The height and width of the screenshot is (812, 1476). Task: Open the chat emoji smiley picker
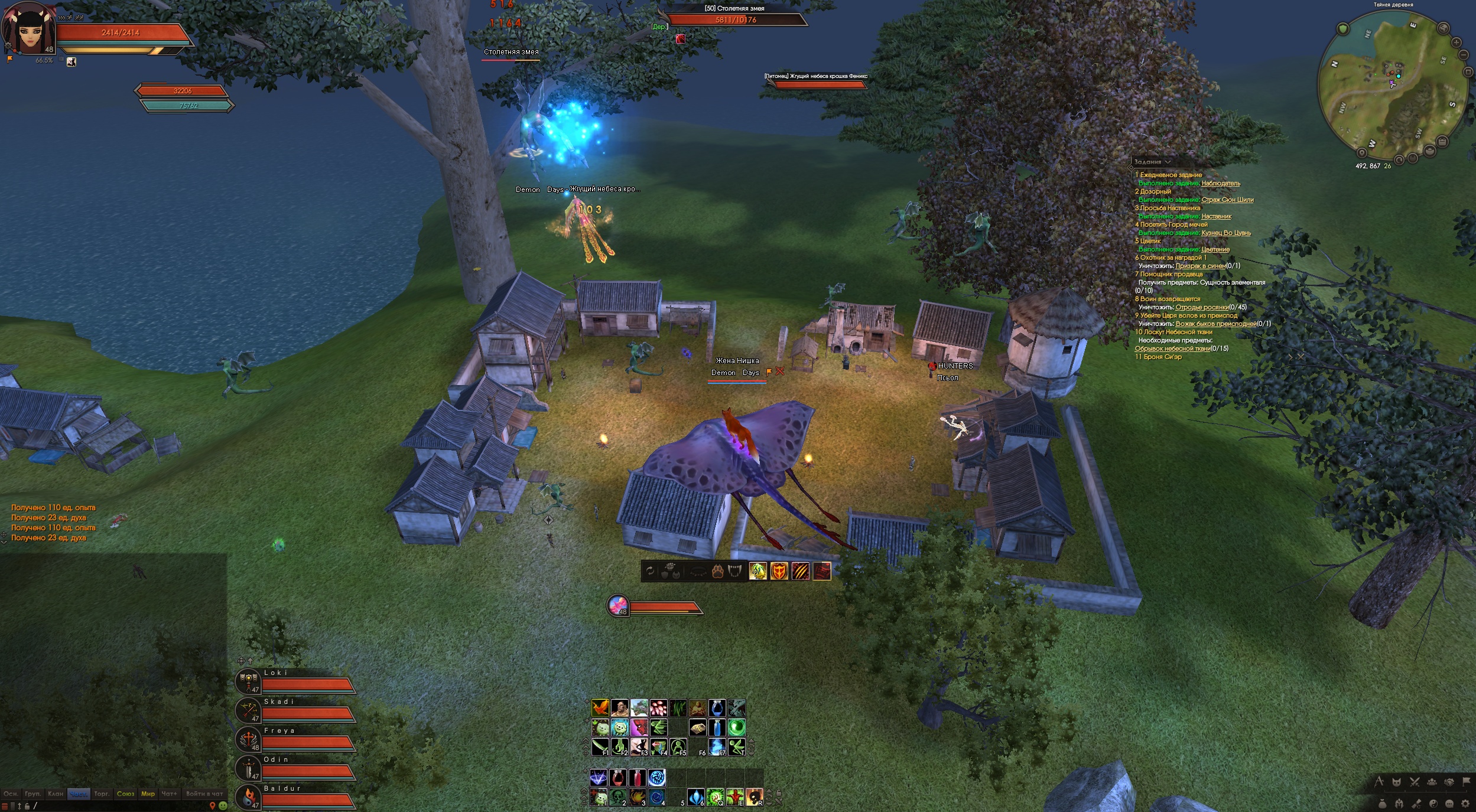pyautogui.click(x=223, y=806)
